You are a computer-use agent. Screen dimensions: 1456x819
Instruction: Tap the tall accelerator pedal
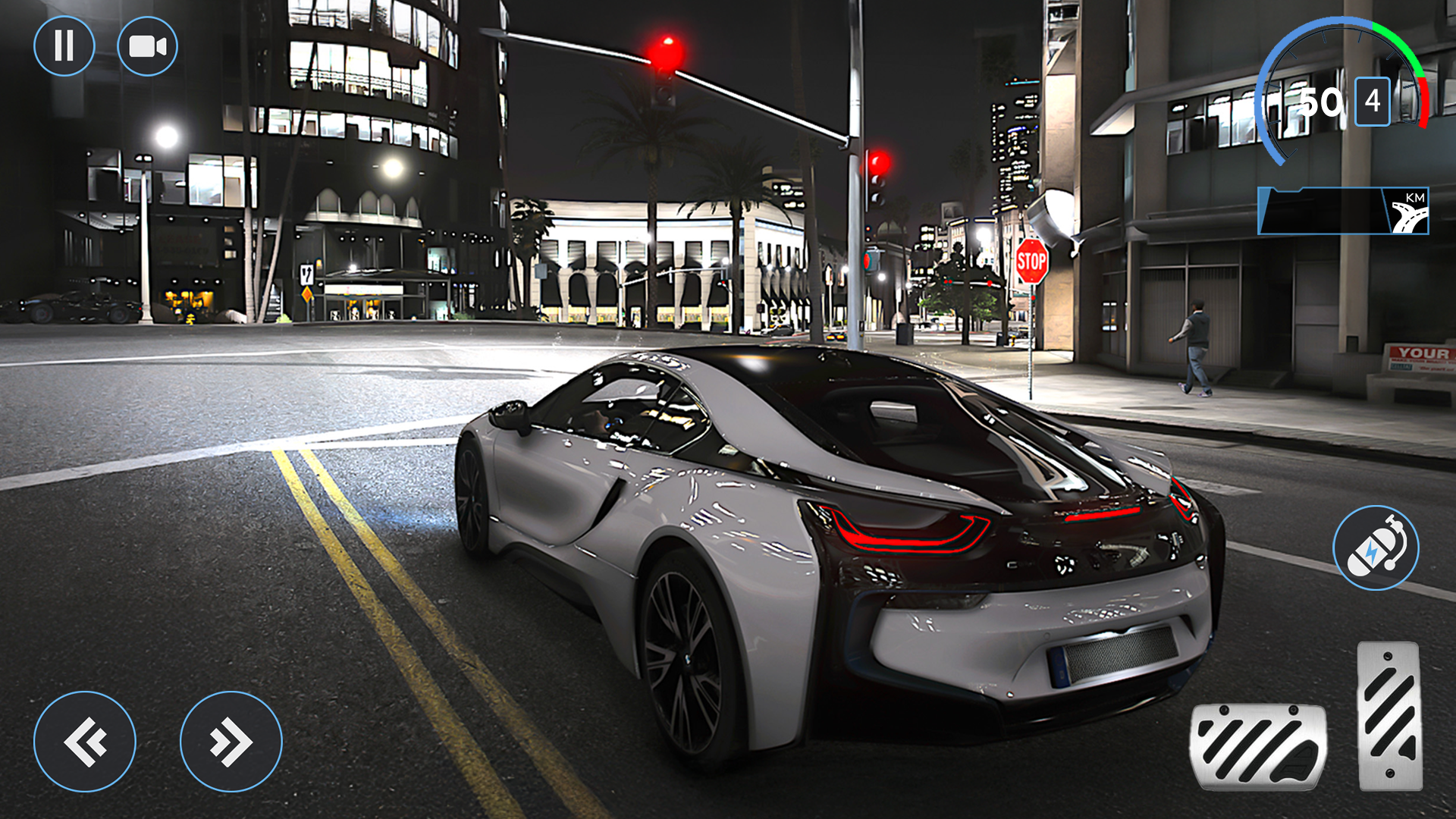point(1389,716)
